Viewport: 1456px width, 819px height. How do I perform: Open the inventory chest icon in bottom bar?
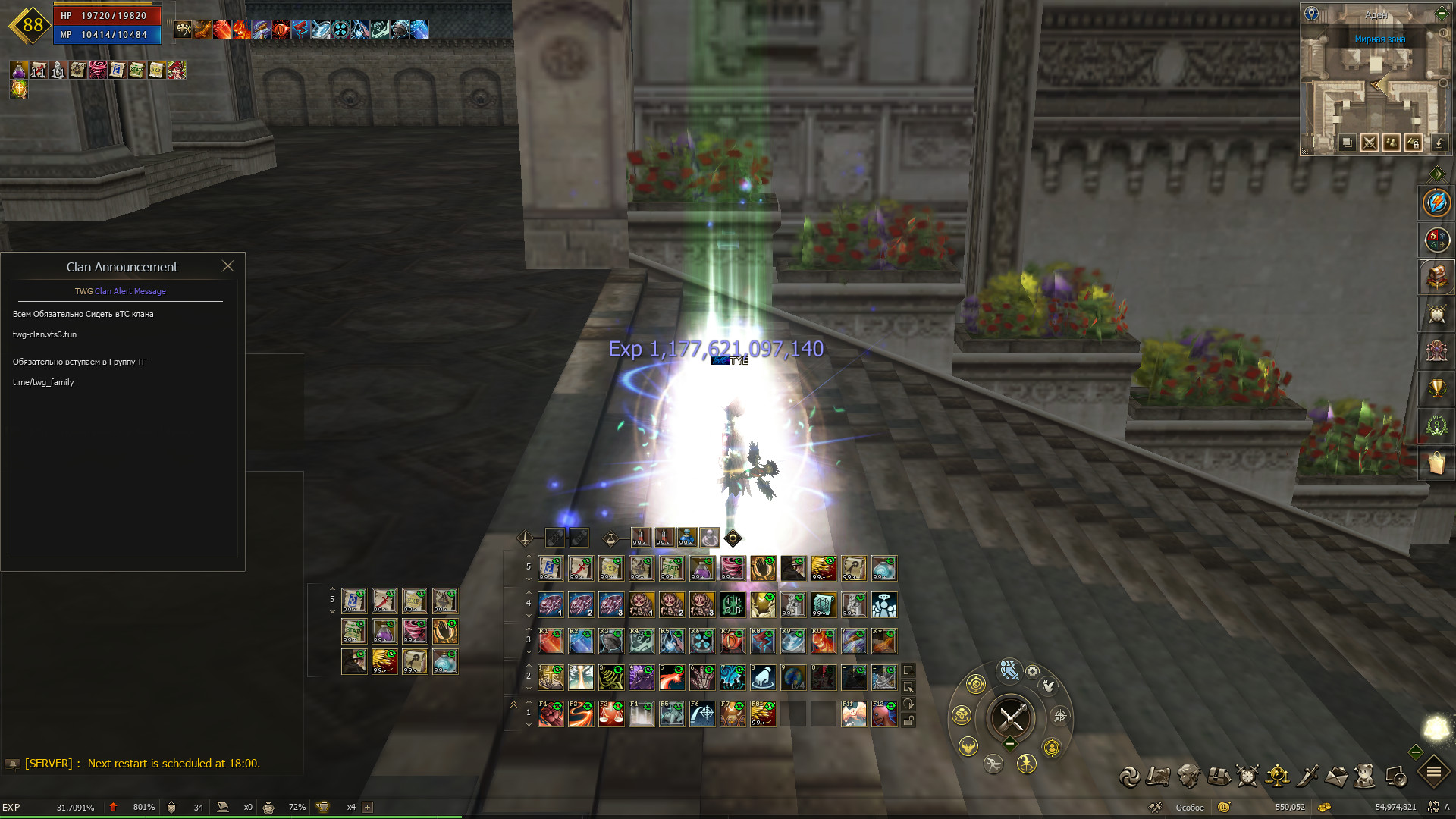[x=1219, y=777]
